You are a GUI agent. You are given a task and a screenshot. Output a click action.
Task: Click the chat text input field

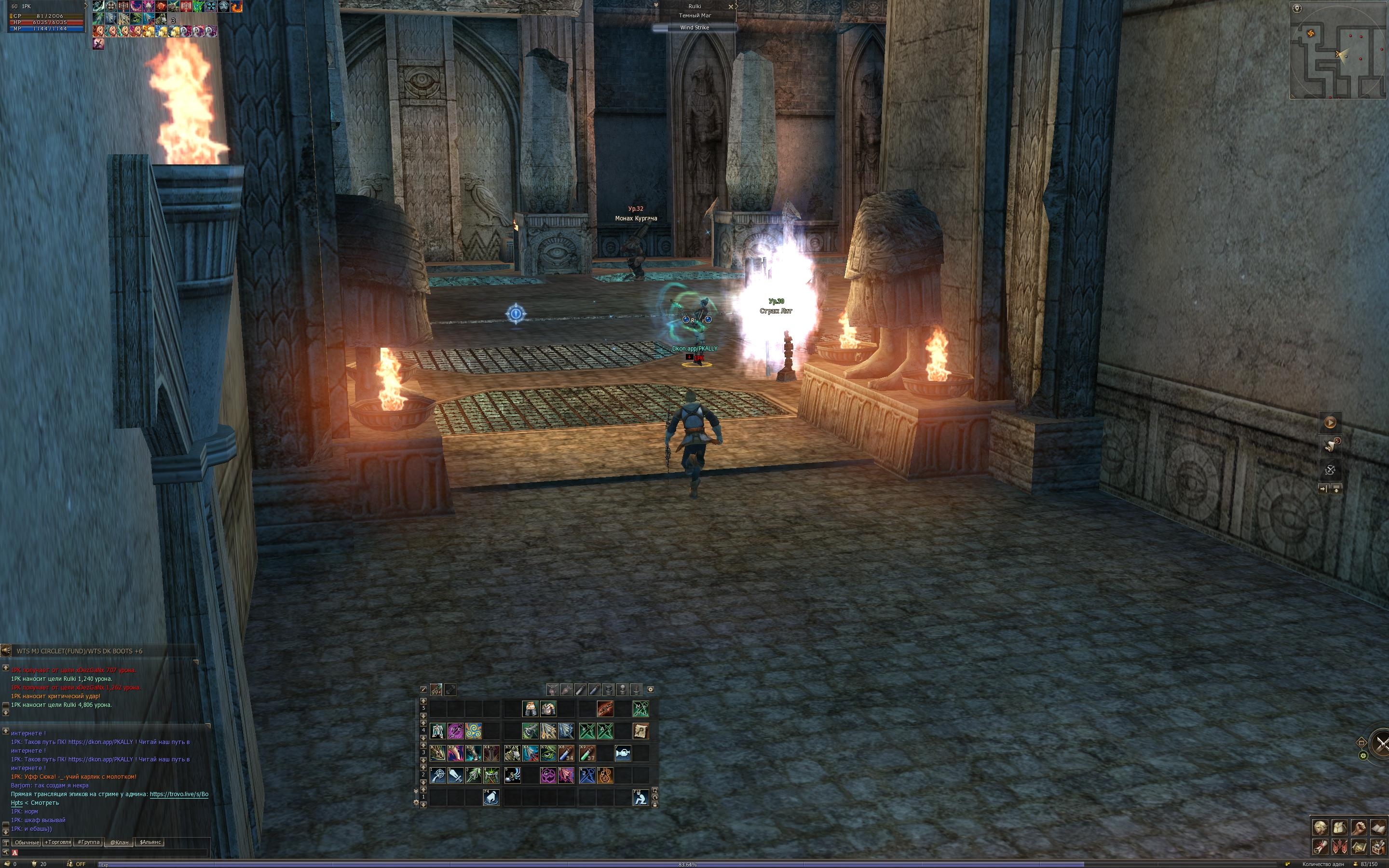(x=109, y=853)
